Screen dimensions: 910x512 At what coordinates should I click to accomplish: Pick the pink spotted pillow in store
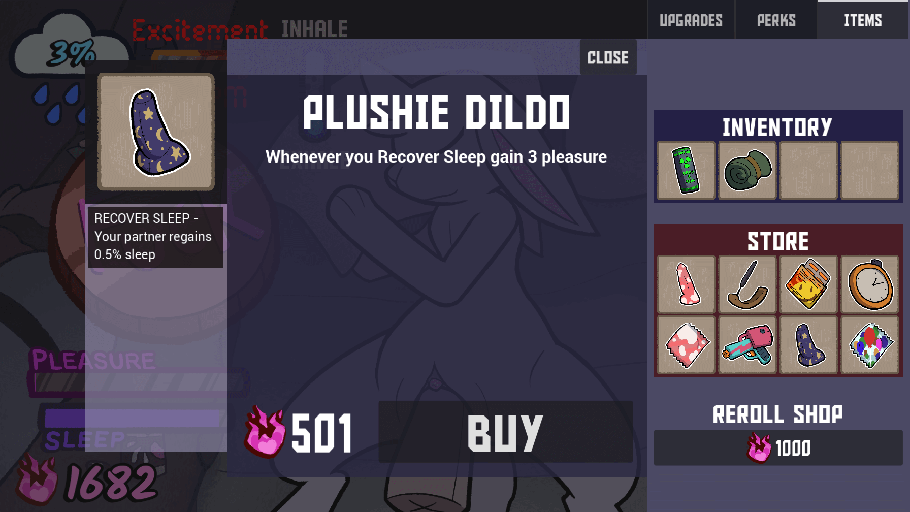[x=687, y=345]
